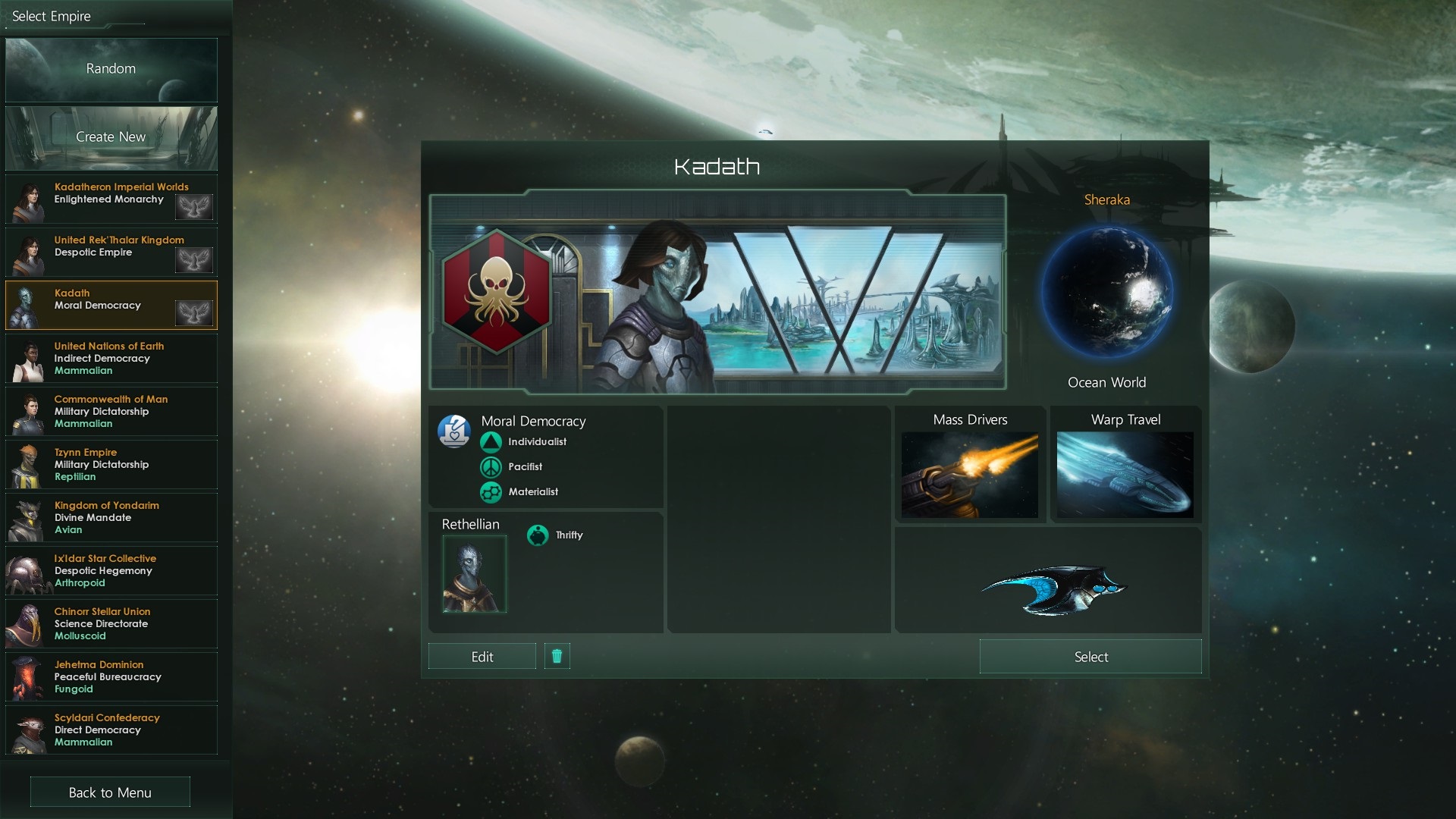Choose the Random empire option
Screen dimensions: 1456x819
pos(111,69)
